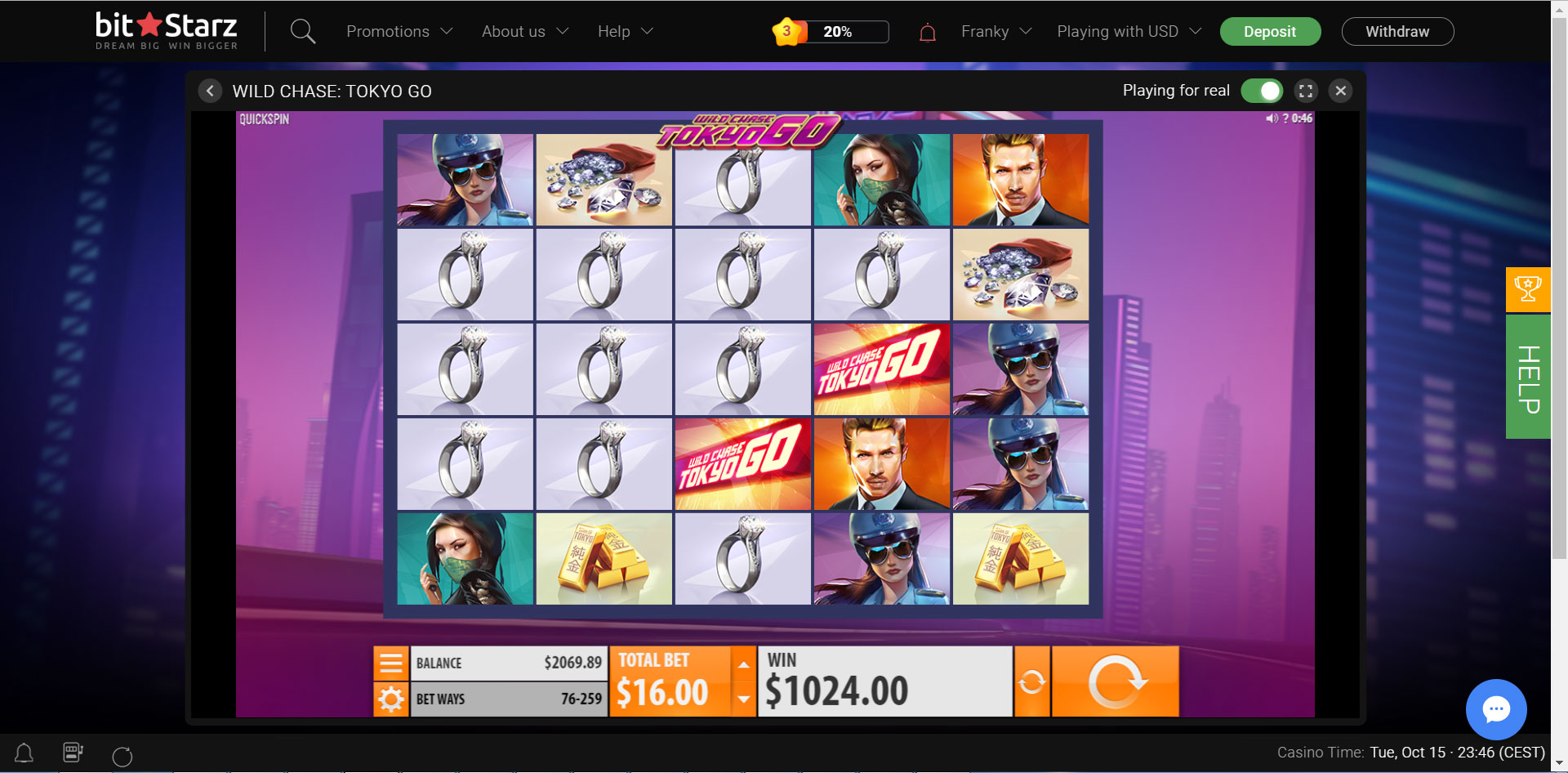Open the search magnifier in the header
Image resolution: width=1568 pixels, height=773 pixels.
click(302, 31)
